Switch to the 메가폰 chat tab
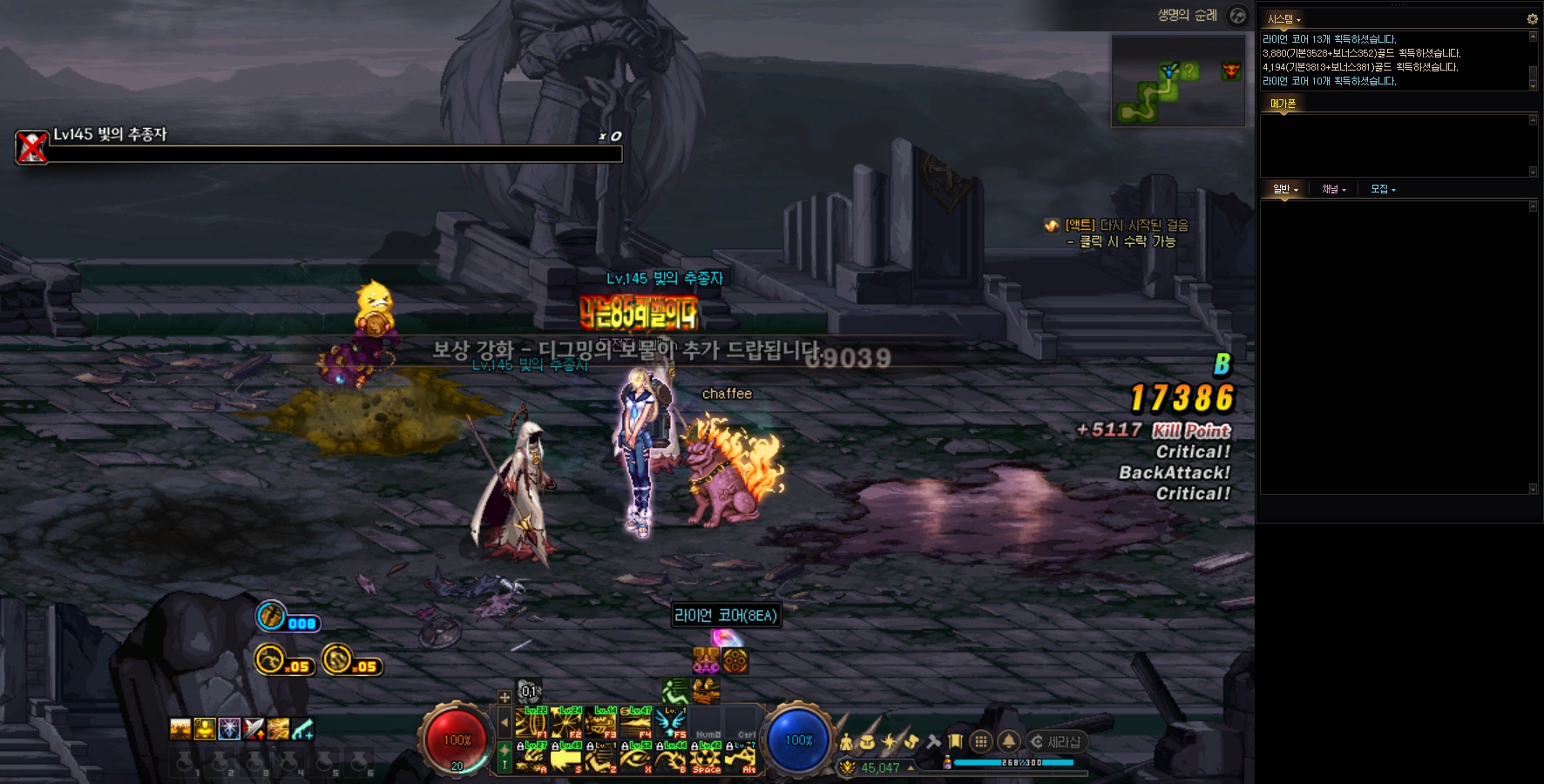 coord(1283,104)
